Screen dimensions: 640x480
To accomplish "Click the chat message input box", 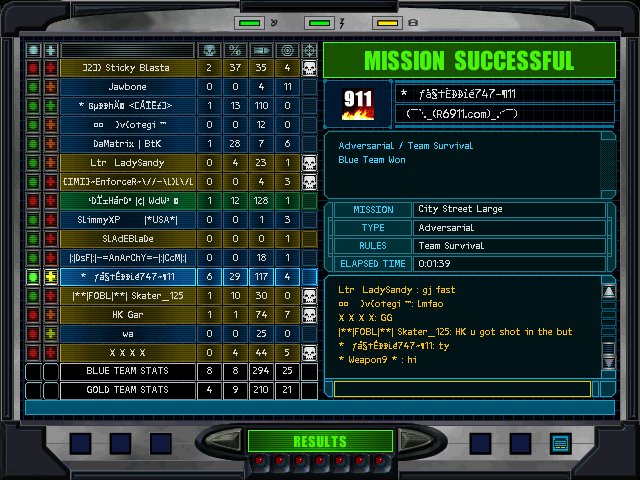I will 464,388.
